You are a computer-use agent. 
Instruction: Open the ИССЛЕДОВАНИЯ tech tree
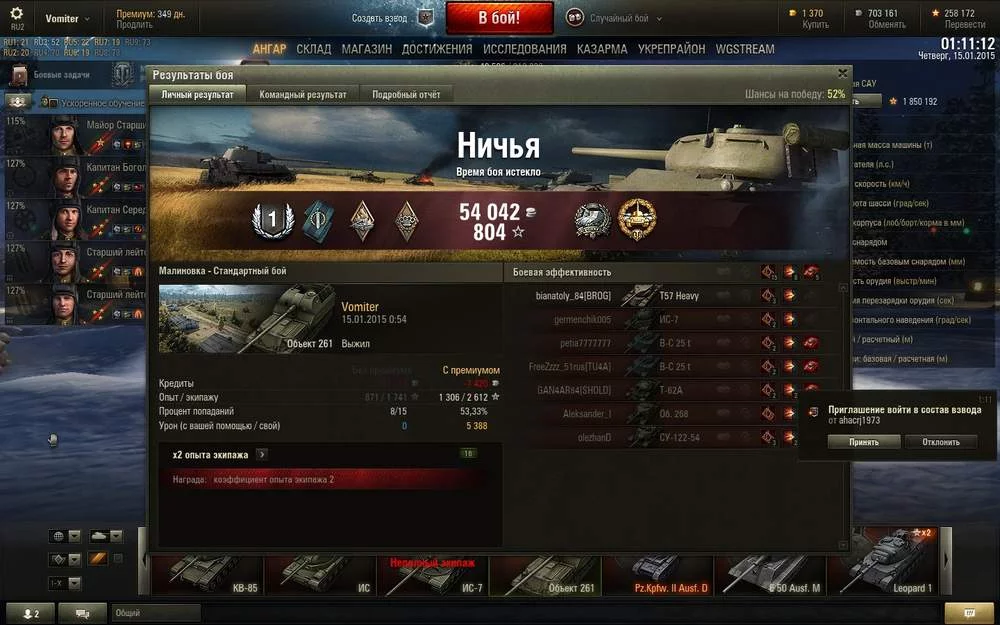pos(524,49)
